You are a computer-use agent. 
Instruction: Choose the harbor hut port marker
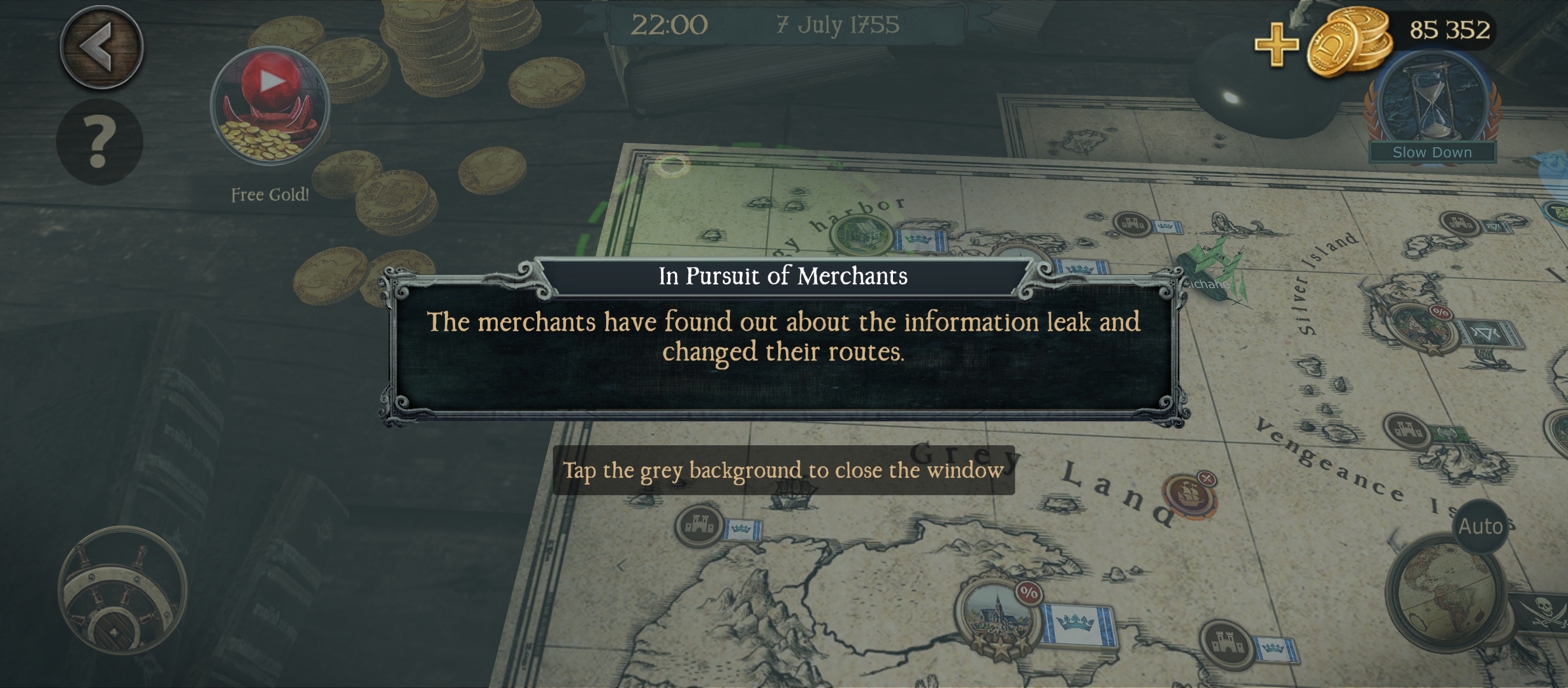(x=860, y=234)
